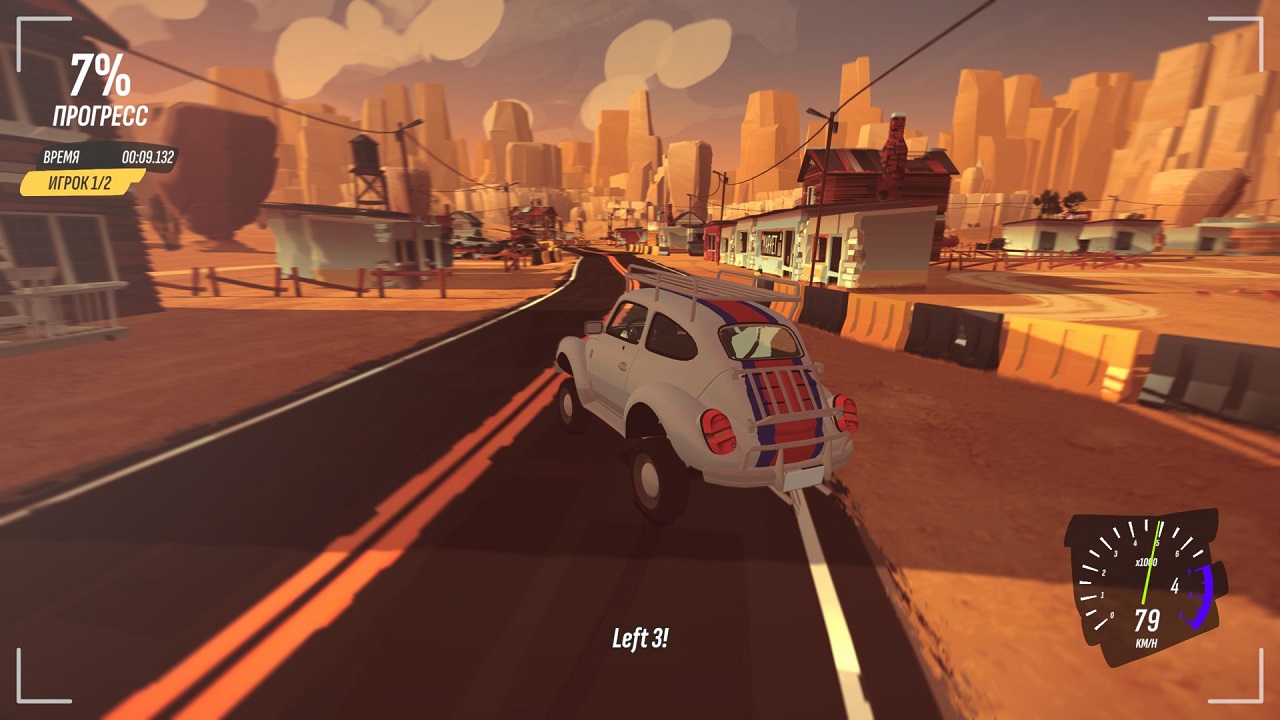Select the 79 KM/H speed readout

1147,619
